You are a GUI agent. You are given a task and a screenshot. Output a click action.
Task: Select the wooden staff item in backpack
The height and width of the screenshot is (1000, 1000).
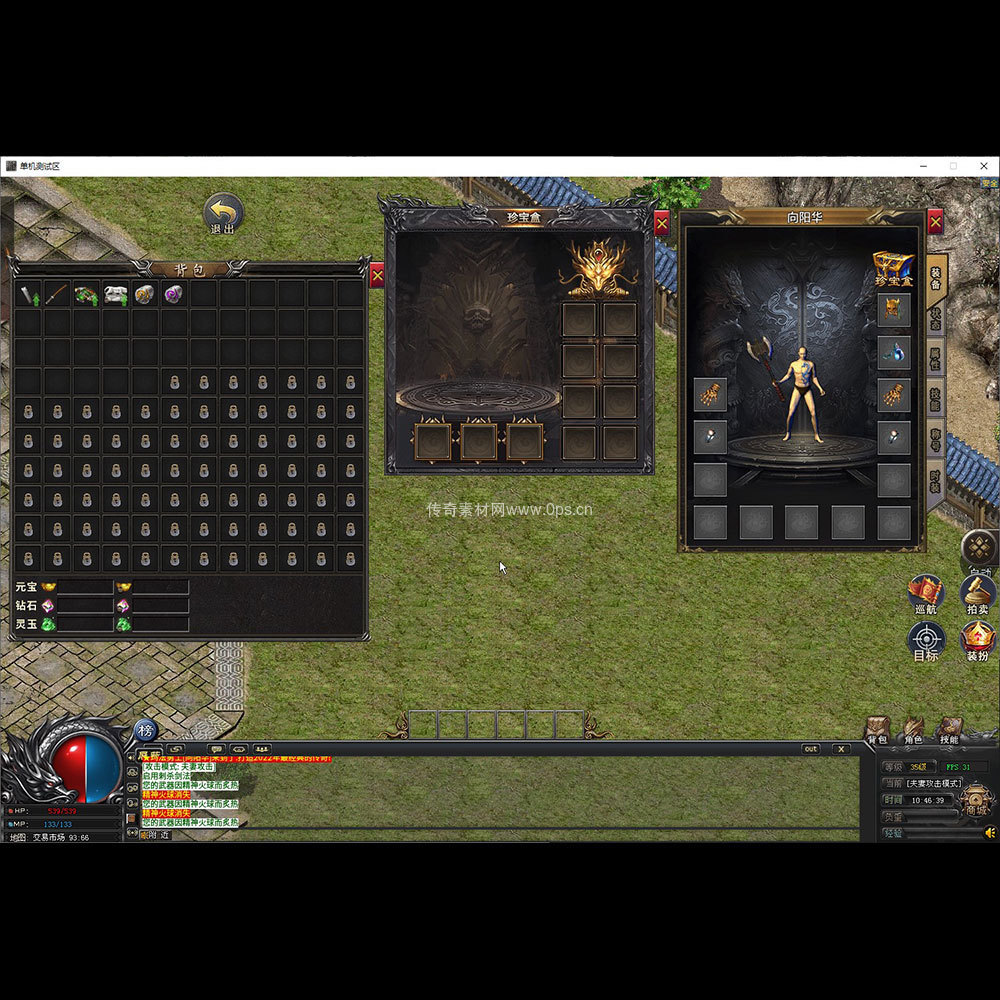coord(57,294)
